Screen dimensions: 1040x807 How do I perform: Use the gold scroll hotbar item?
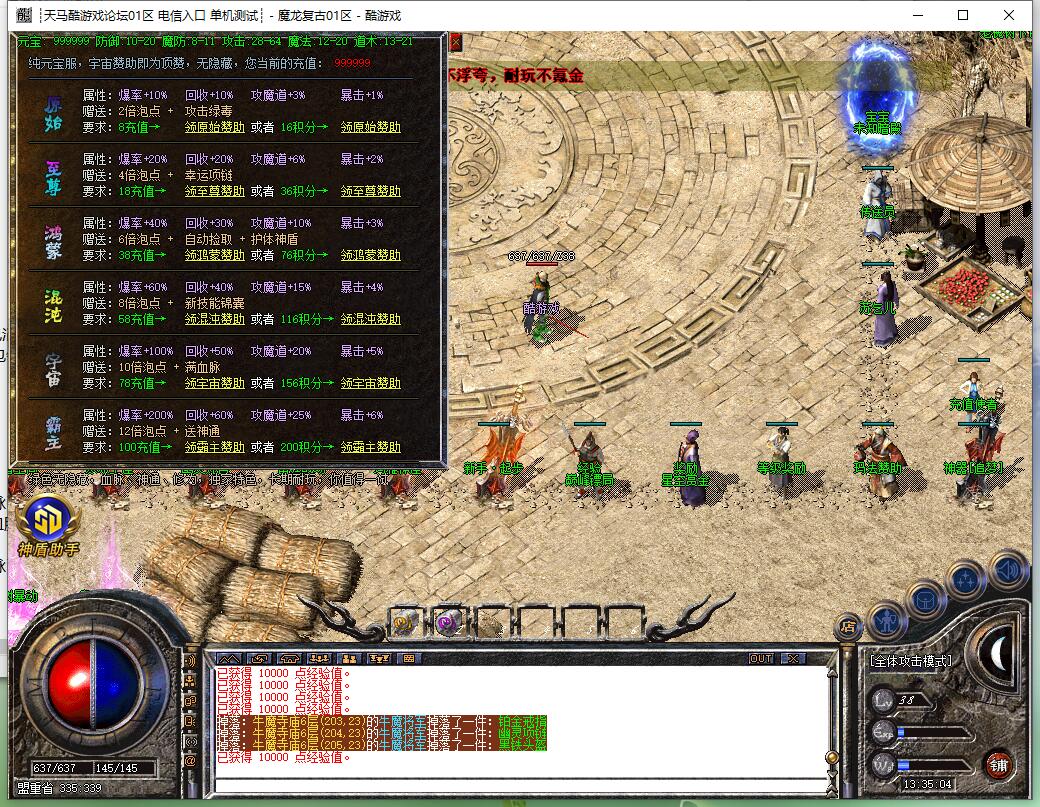405,621
